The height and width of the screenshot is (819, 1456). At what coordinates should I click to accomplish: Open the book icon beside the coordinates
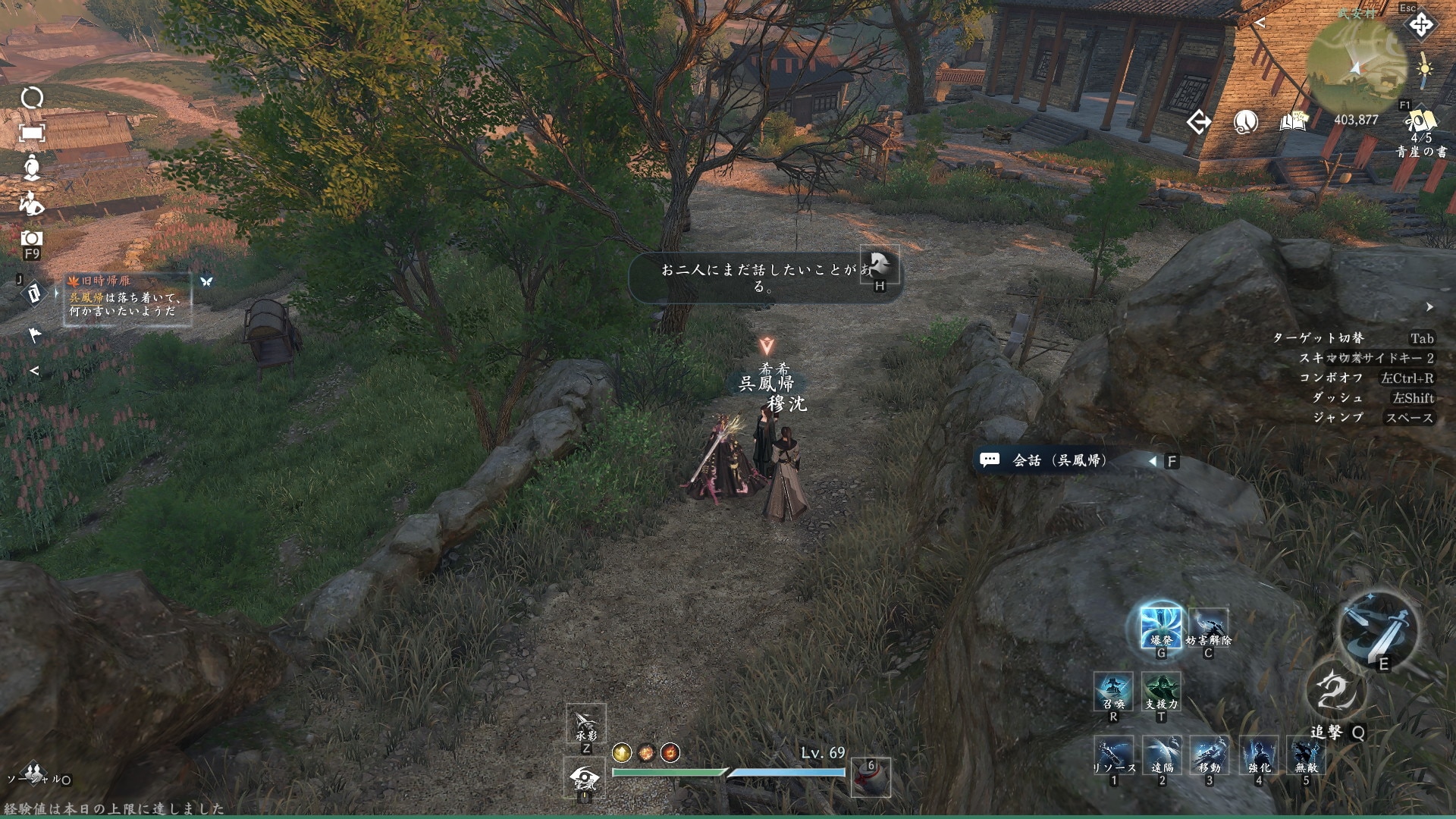(1294, 121)
